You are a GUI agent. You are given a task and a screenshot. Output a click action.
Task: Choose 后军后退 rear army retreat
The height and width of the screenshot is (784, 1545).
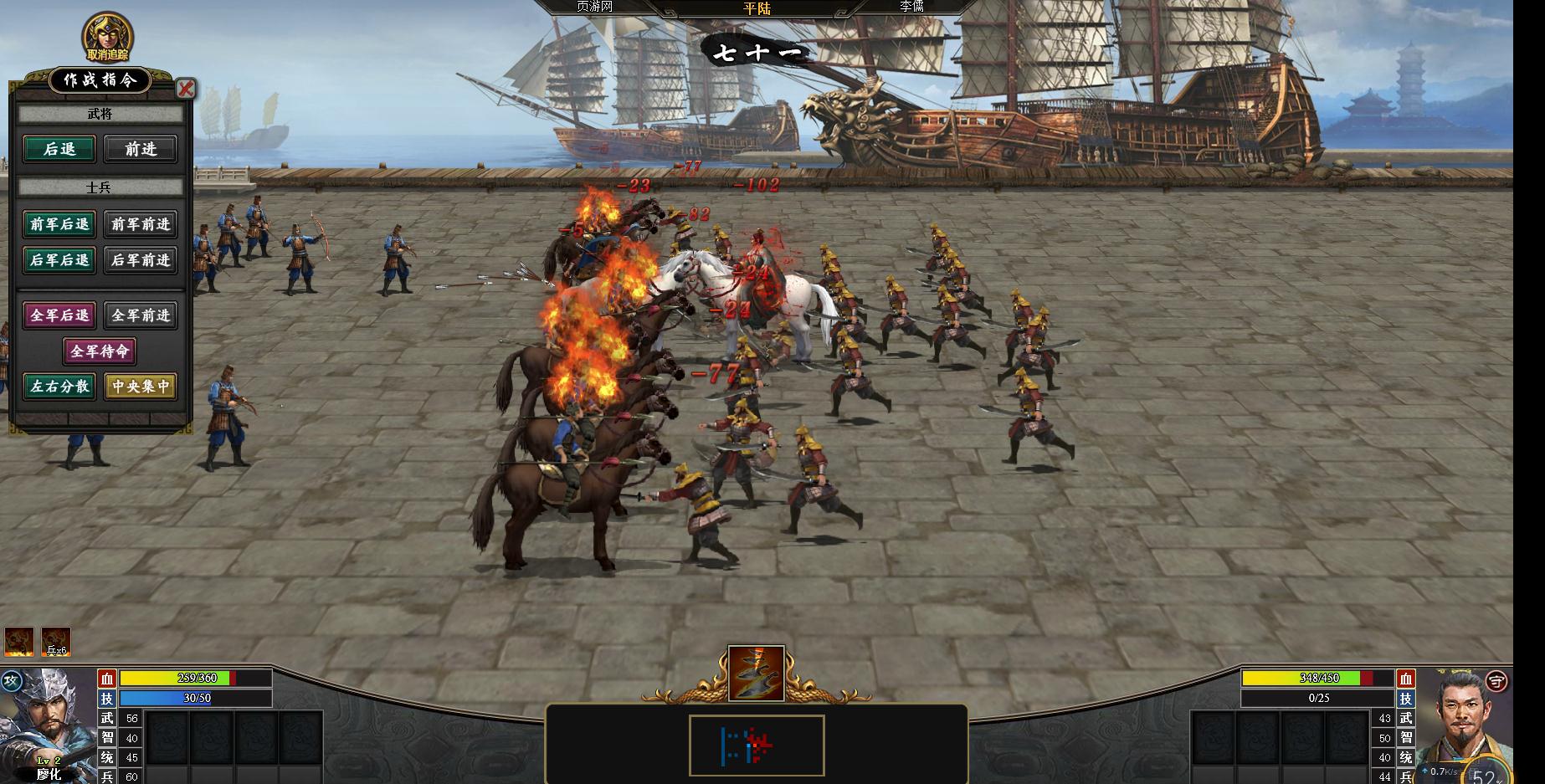59,260
